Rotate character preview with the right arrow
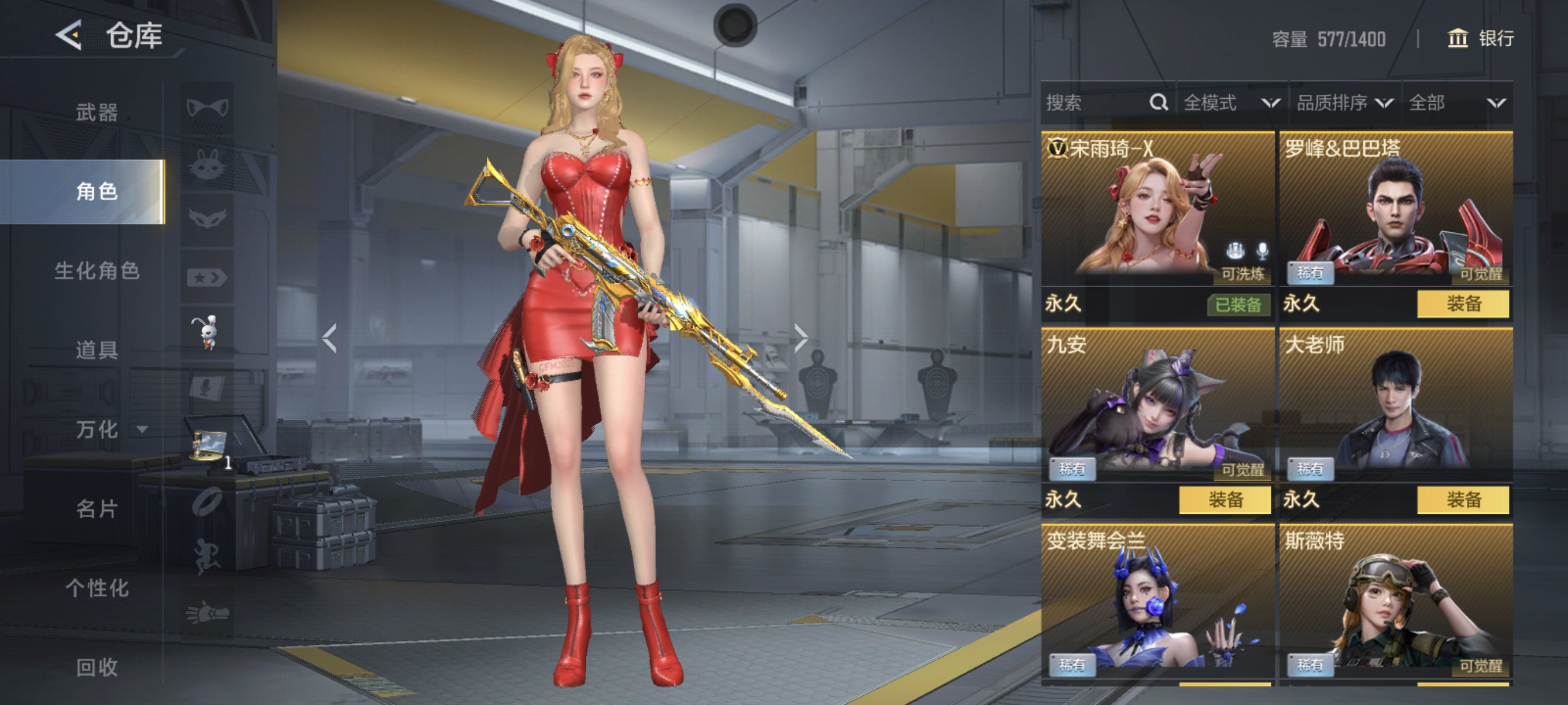1568x705 pixels. coord(801,338)
